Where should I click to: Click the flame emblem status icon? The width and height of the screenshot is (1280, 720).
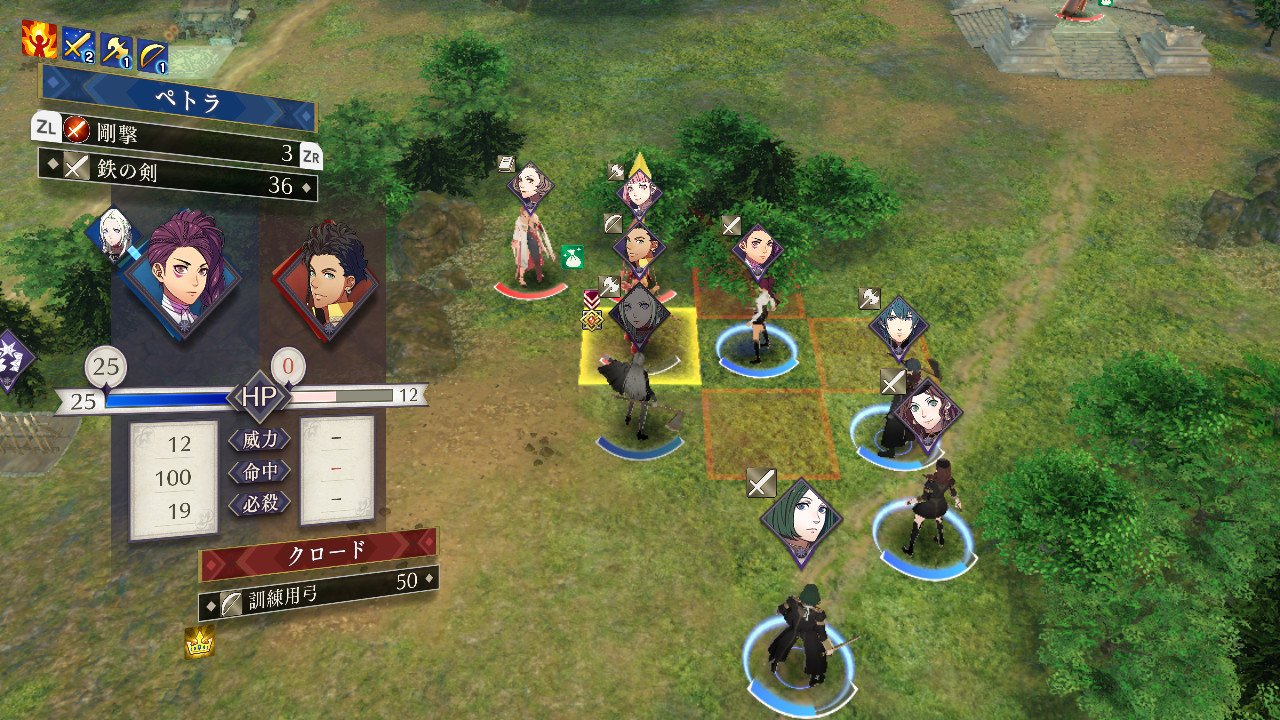(x=40, y=39)
